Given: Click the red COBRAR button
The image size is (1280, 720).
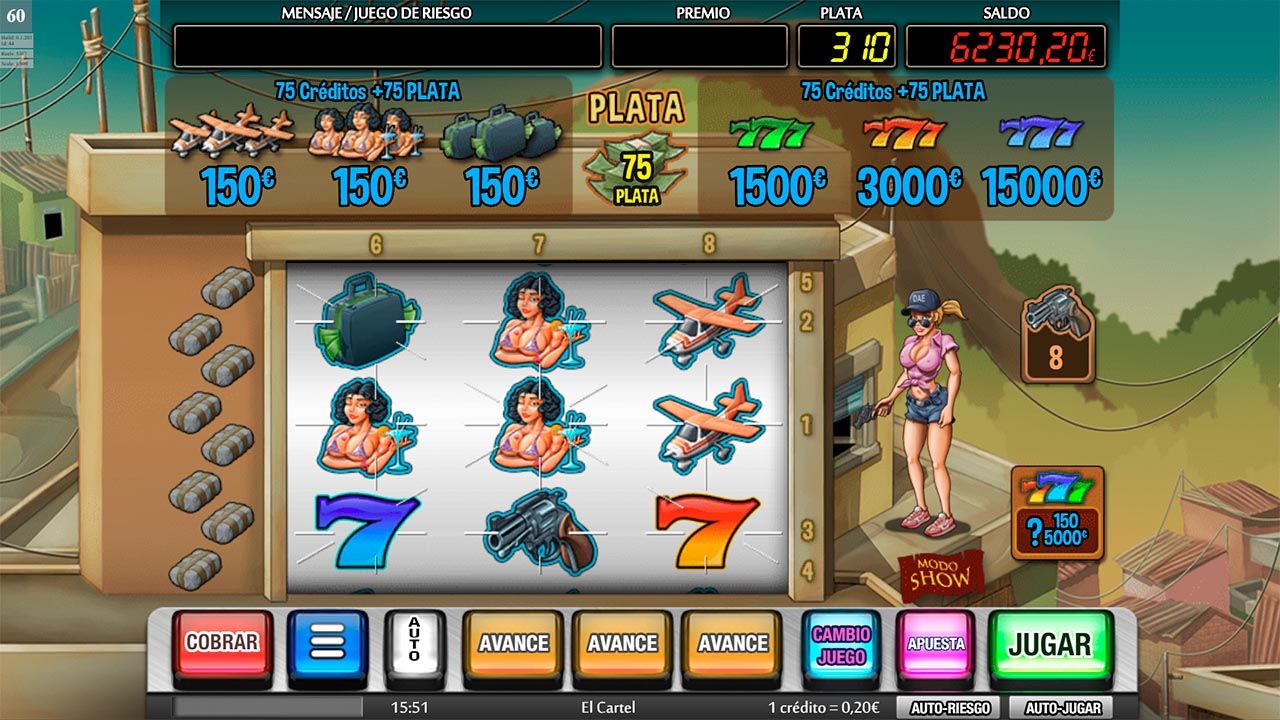Looking at the screenshot, I should (222, 643).
